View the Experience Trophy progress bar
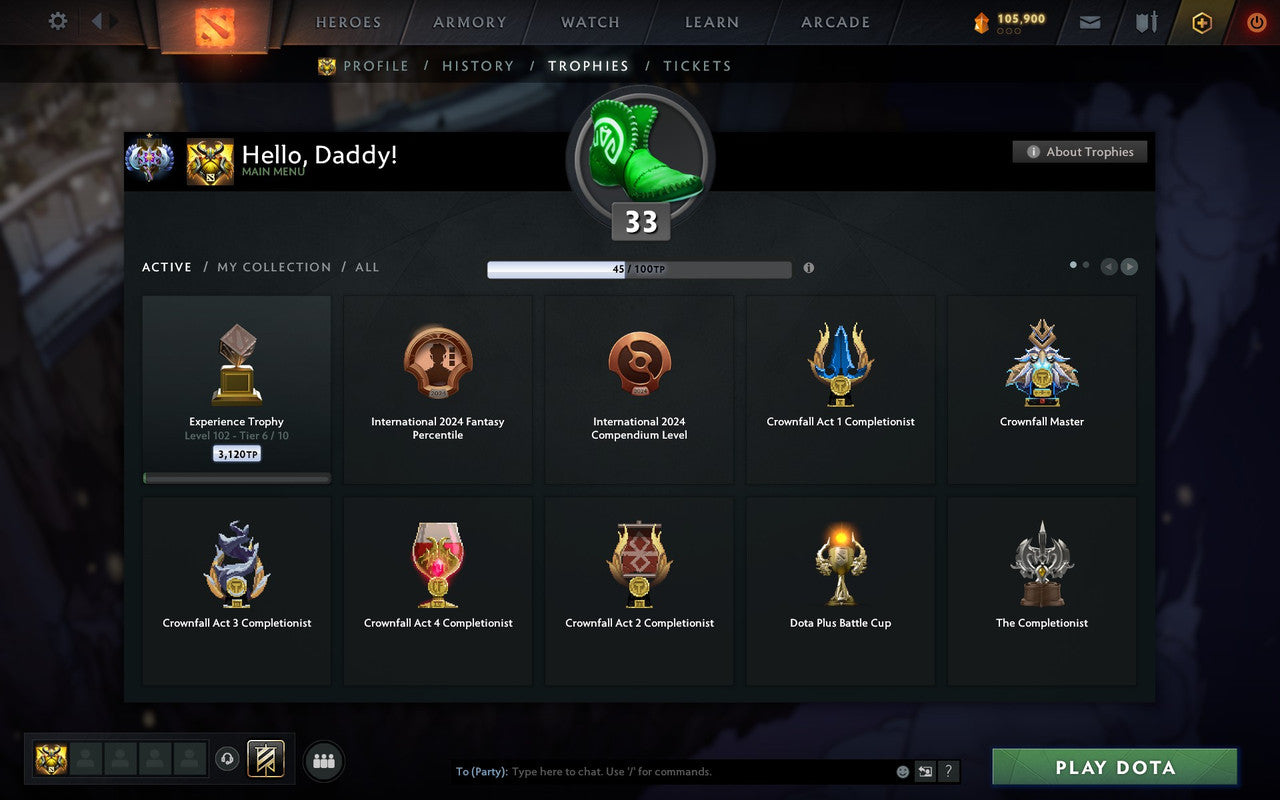 click(x=236, y=478)
